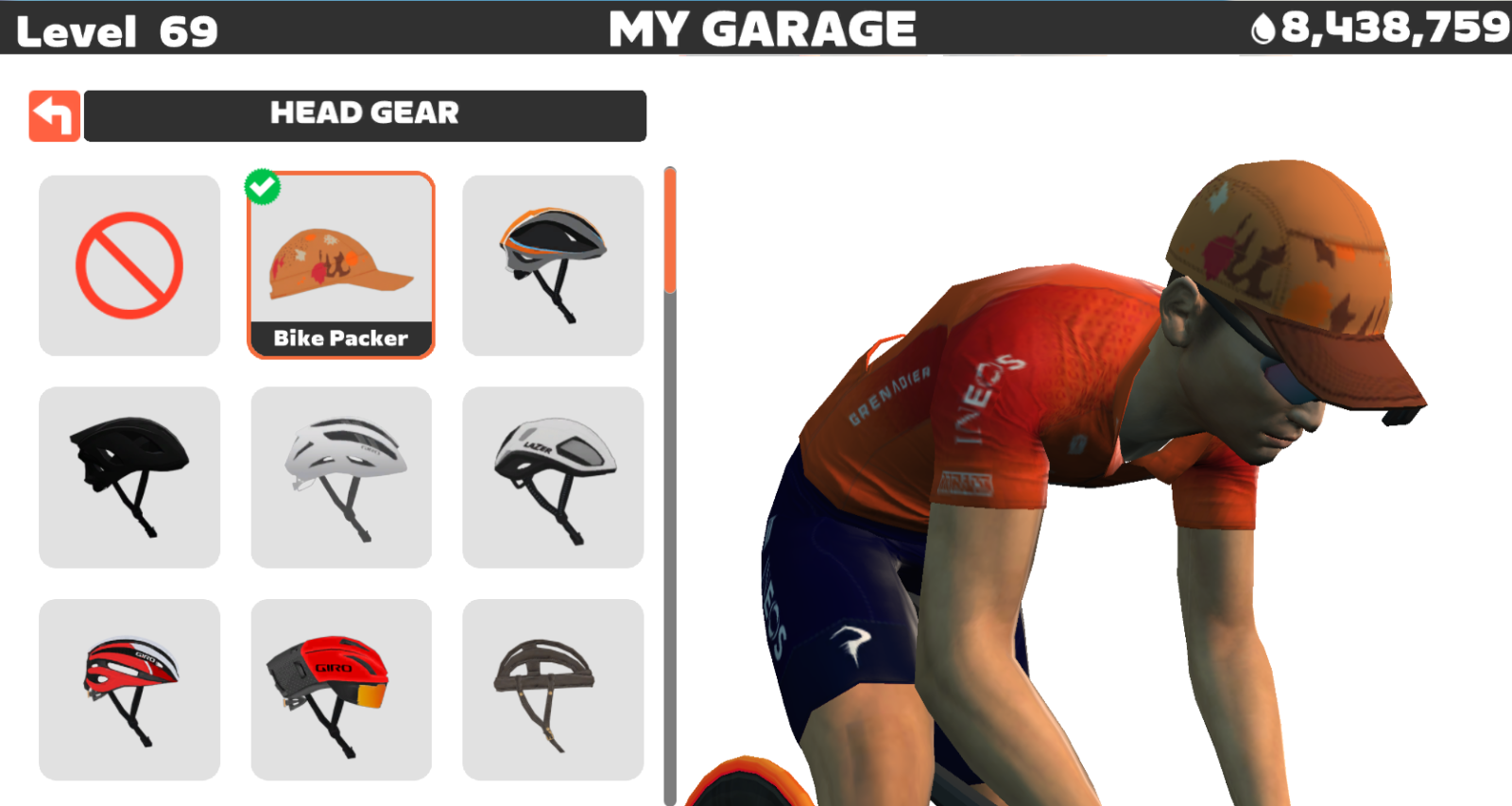
Task: Choose the white Lazer helmet
Action: click(x=553, y=477)
